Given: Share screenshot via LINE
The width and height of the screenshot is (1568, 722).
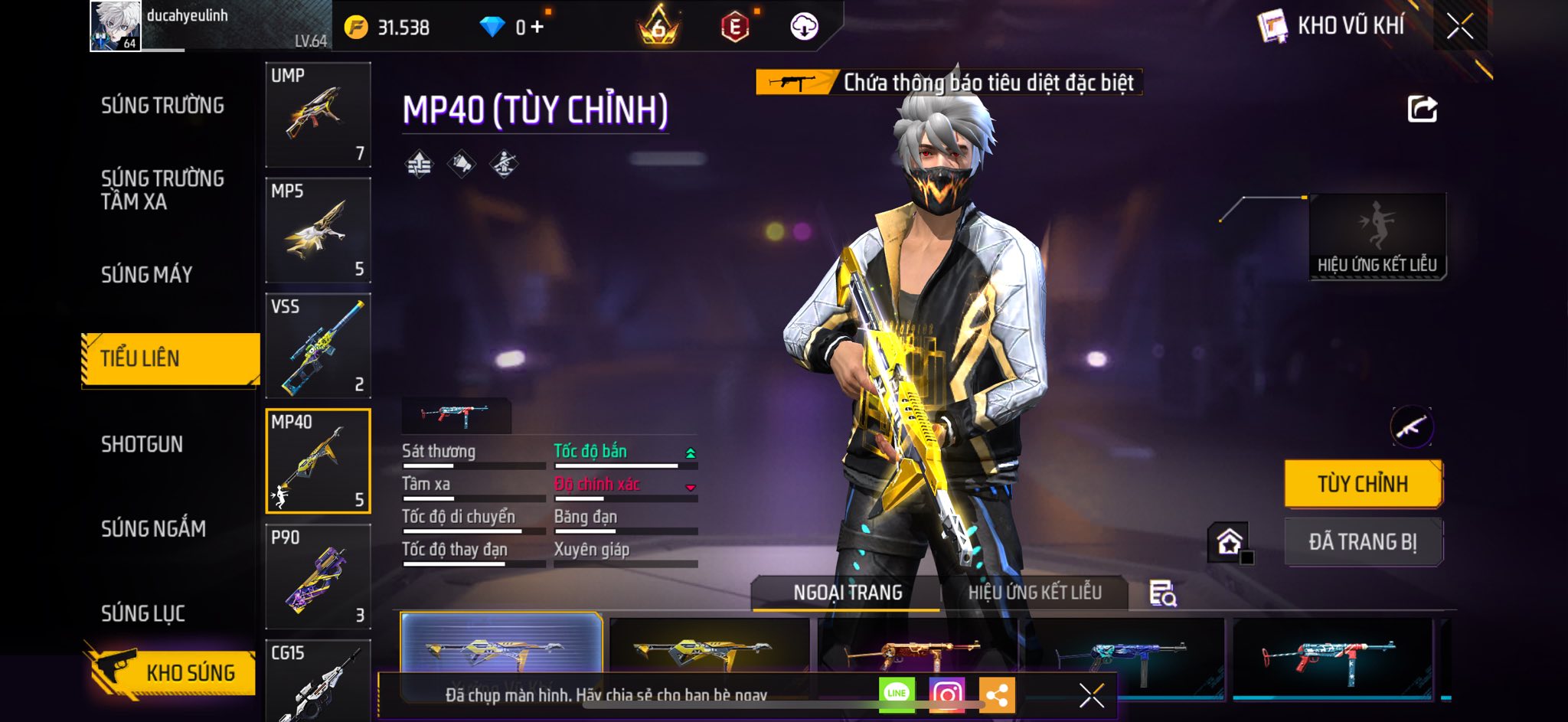Looking at the screenshot, I should click(x=897, y=694).
